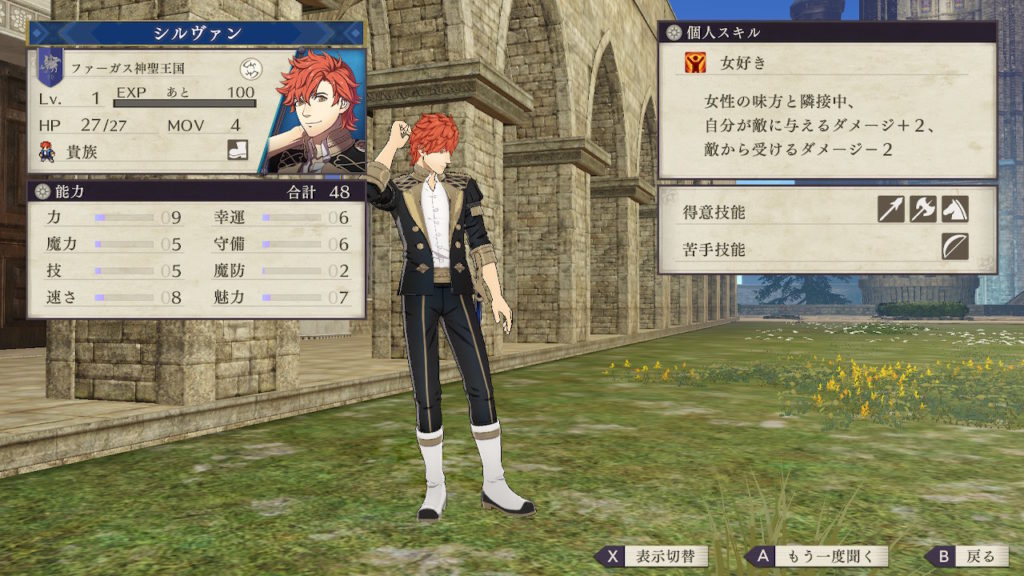Choose もう一度聞く to replay the voice
Viewport: 1024px width, 576px height.
(x=816, y=556)
